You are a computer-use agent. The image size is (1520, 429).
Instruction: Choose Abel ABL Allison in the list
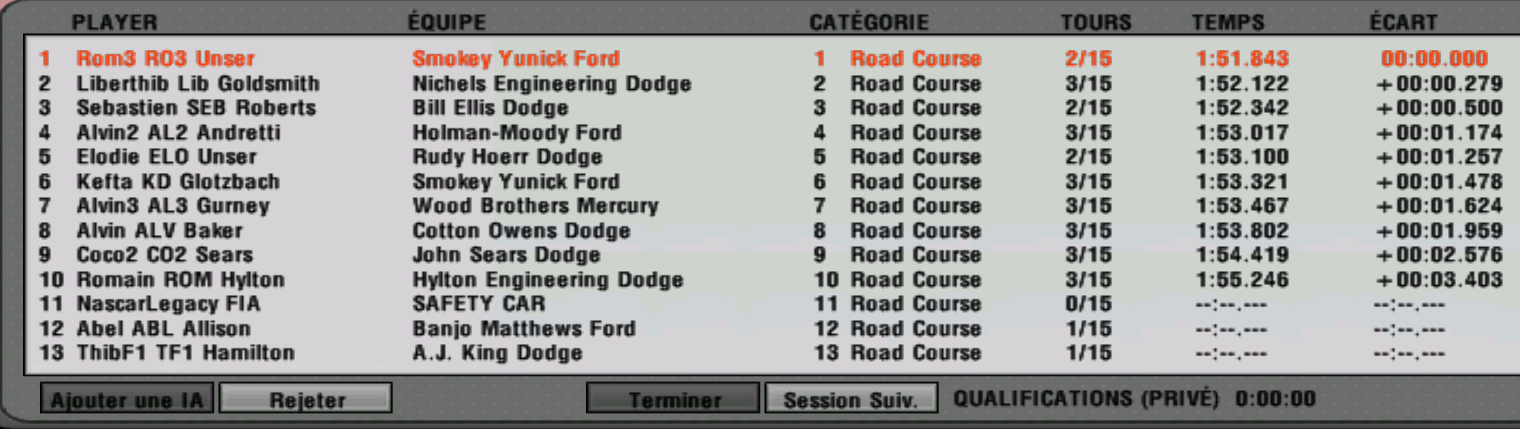(164, 329)
